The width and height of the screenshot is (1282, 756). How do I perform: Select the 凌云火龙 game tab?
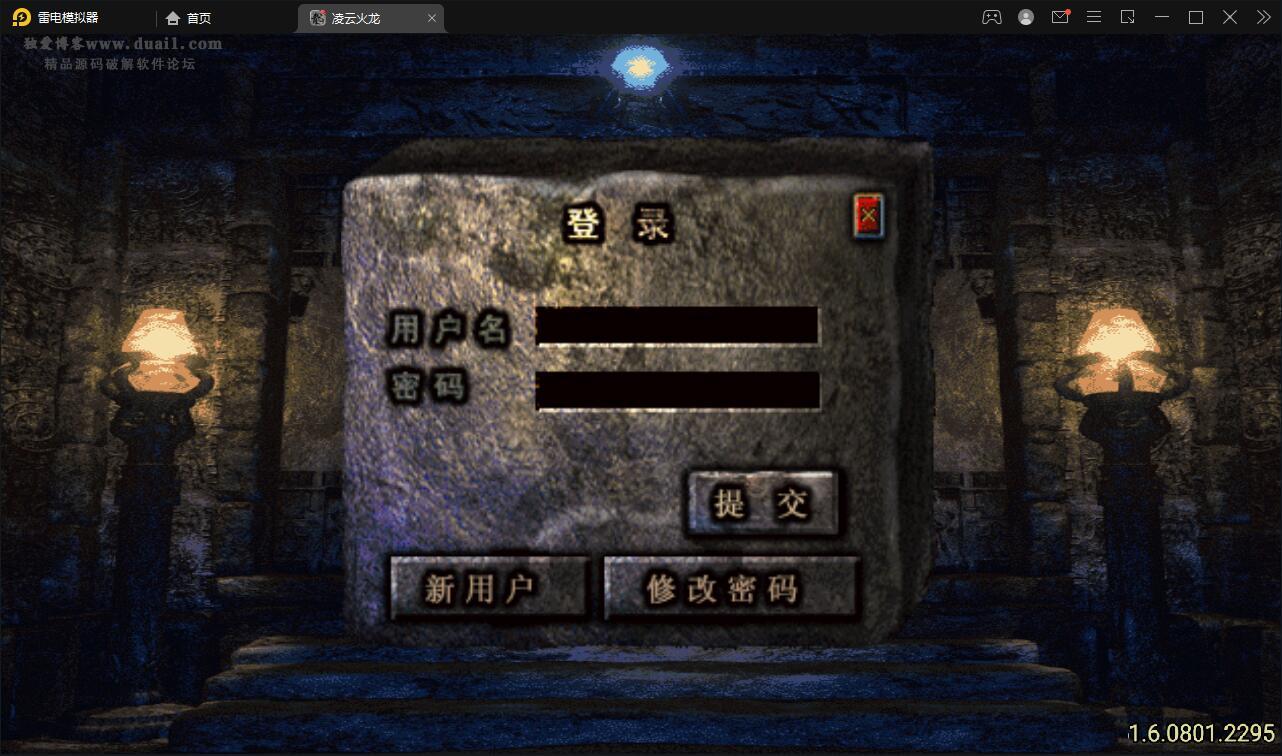(x=360, y=17)
